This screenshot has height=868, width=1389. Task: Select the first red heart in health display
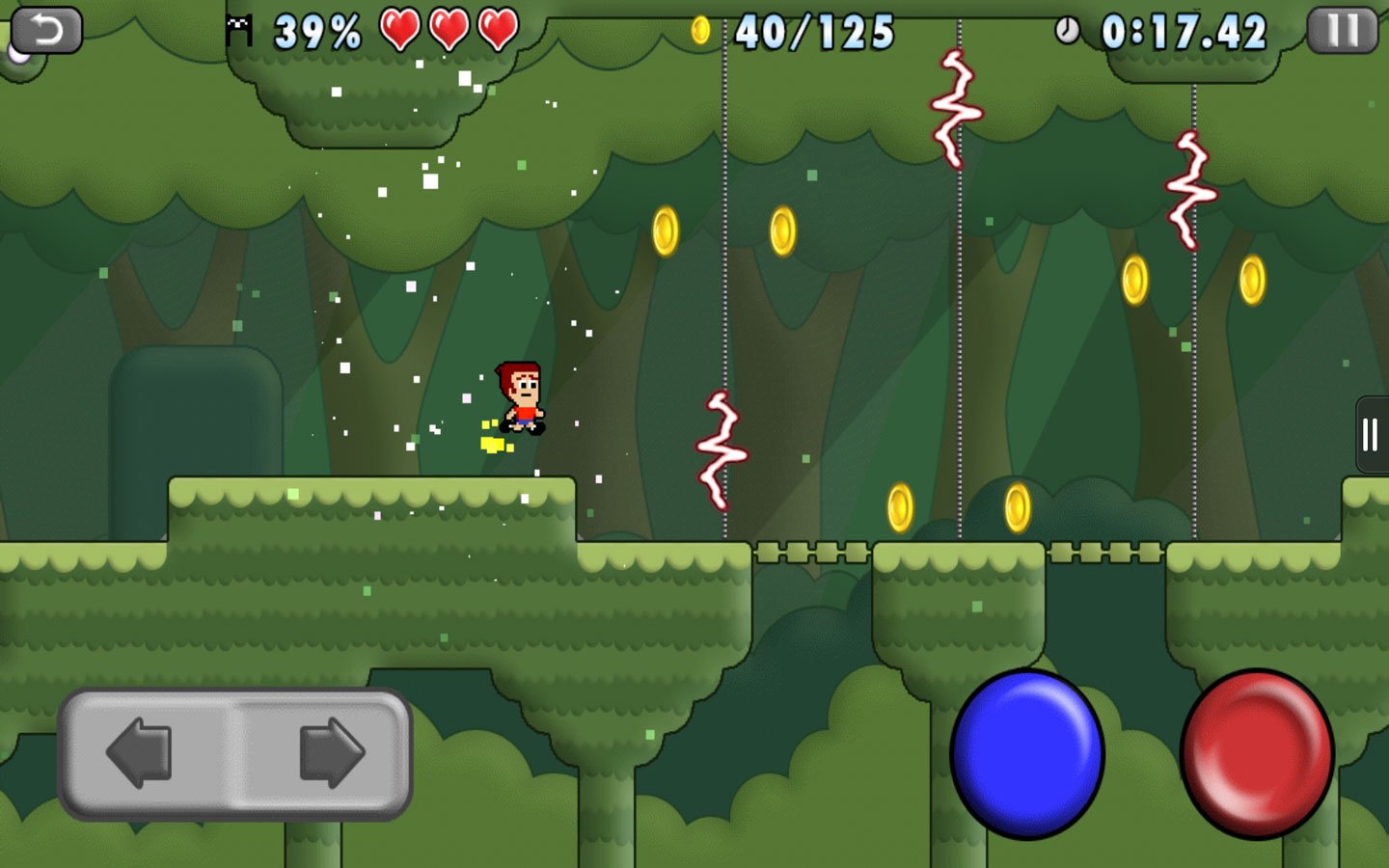pyautogui.click(x=398, y=27)
